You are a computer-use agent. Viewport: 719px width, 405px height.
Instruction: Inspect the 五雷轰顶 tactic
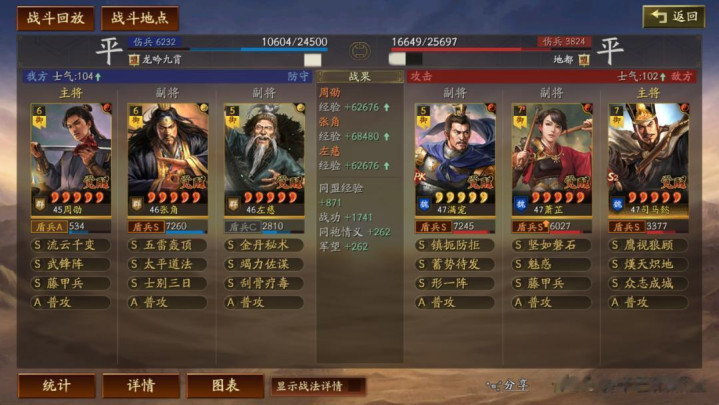(x=167, y=245)
